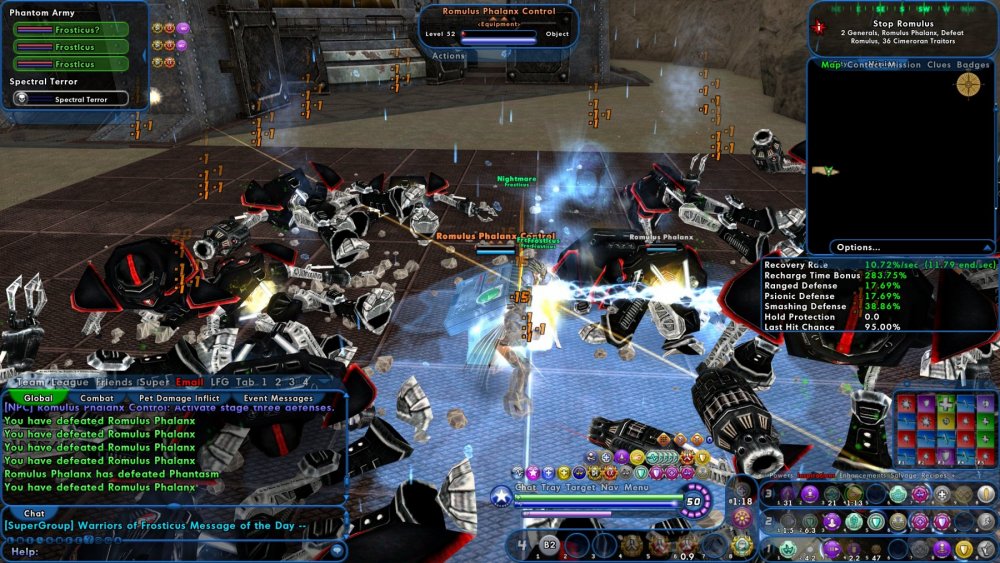View the Event Messages chat tab
The width and height of the screenshot is (1000, 563).
(278, 398)
